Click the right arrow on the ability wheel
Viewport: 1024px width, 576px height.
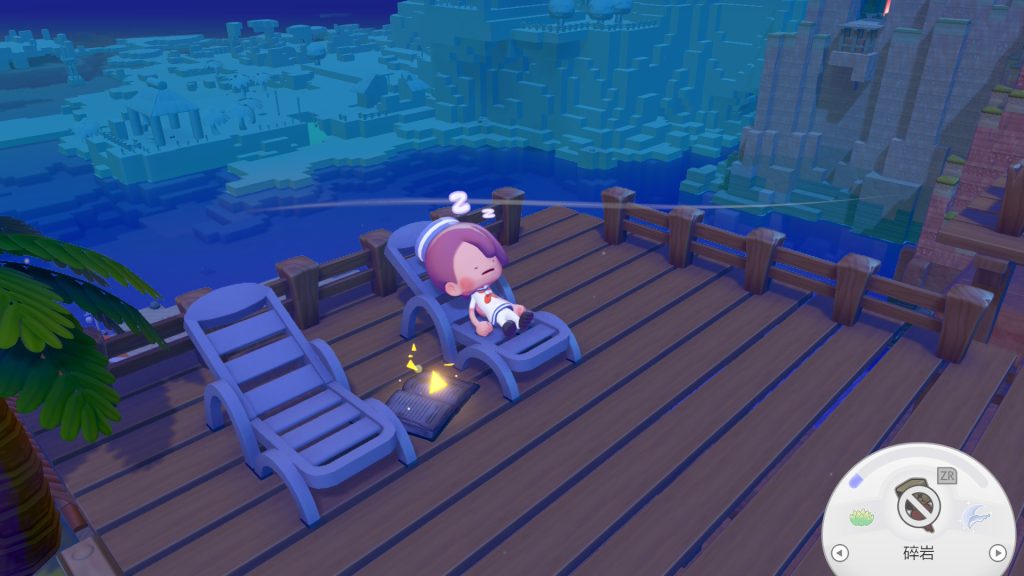pos(996,552)
